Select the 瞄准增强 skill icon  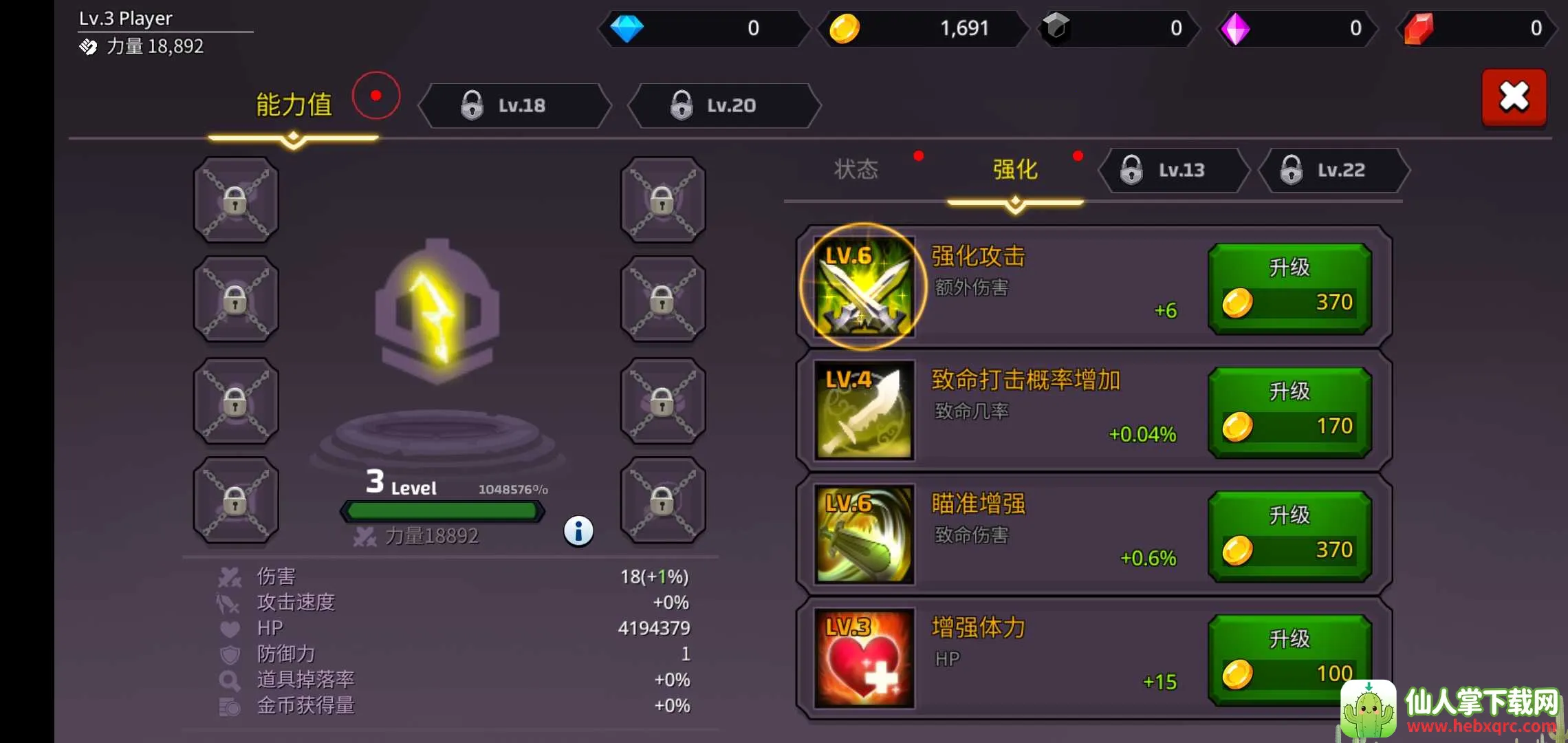click(864, 535)
